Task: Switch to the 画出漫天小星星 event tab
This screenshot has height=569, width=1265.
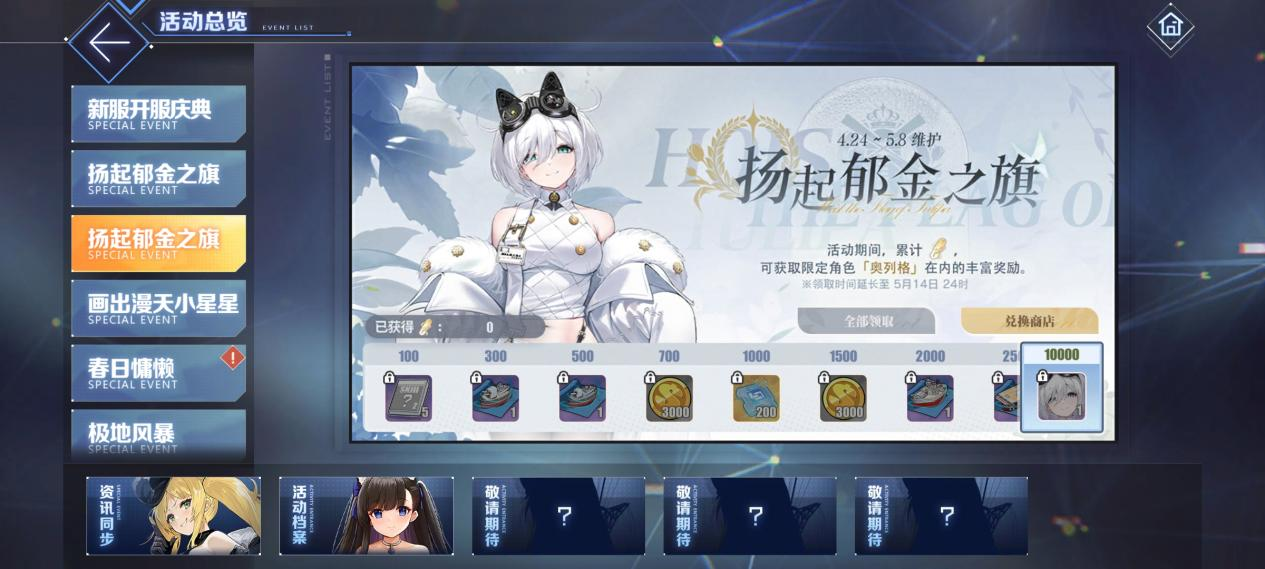Action: coord(158,308)
